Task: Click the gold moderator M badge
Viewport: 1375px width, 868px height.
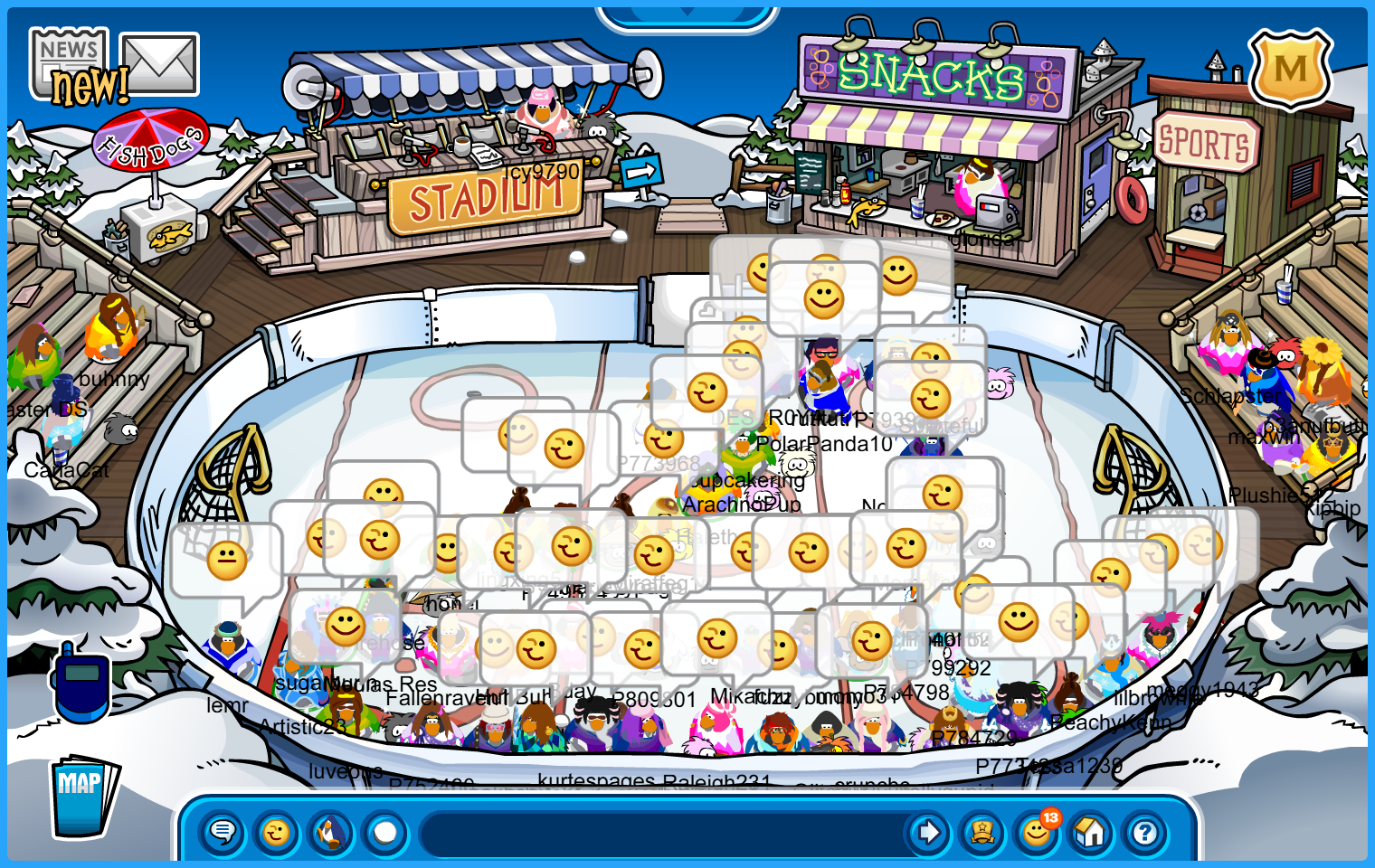Action: [1290, 70]
